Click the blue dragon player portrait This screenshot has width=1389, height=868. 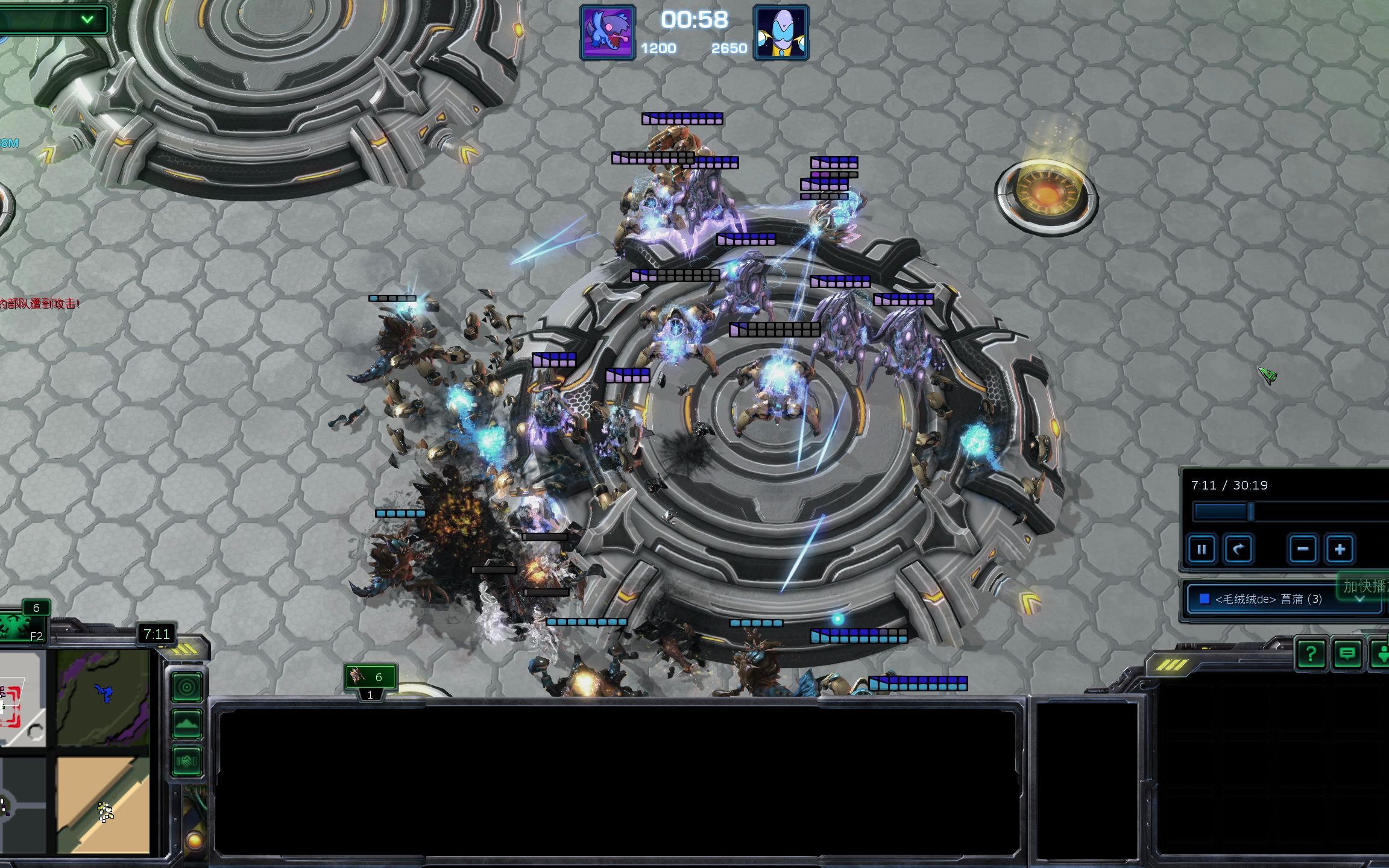[607, 33]
